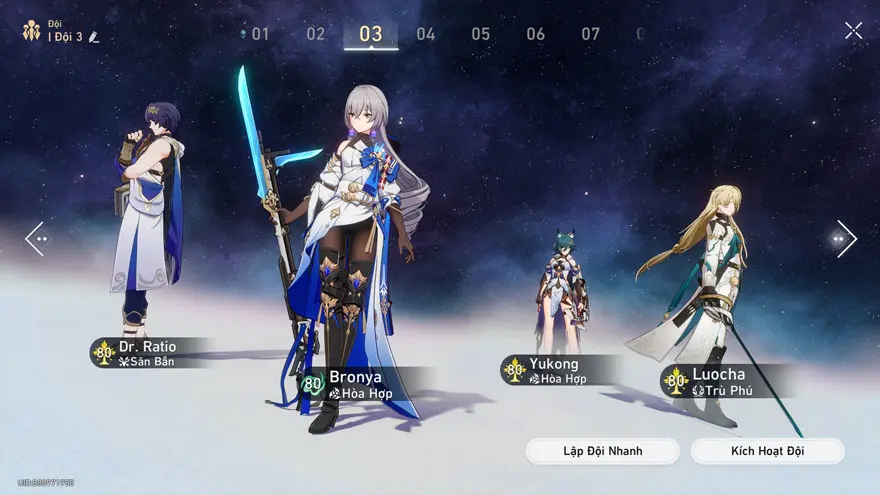The height and width of the screenshot is (495, 880).
Task: Open team tab 05
Action: click(x=481, y=34)
